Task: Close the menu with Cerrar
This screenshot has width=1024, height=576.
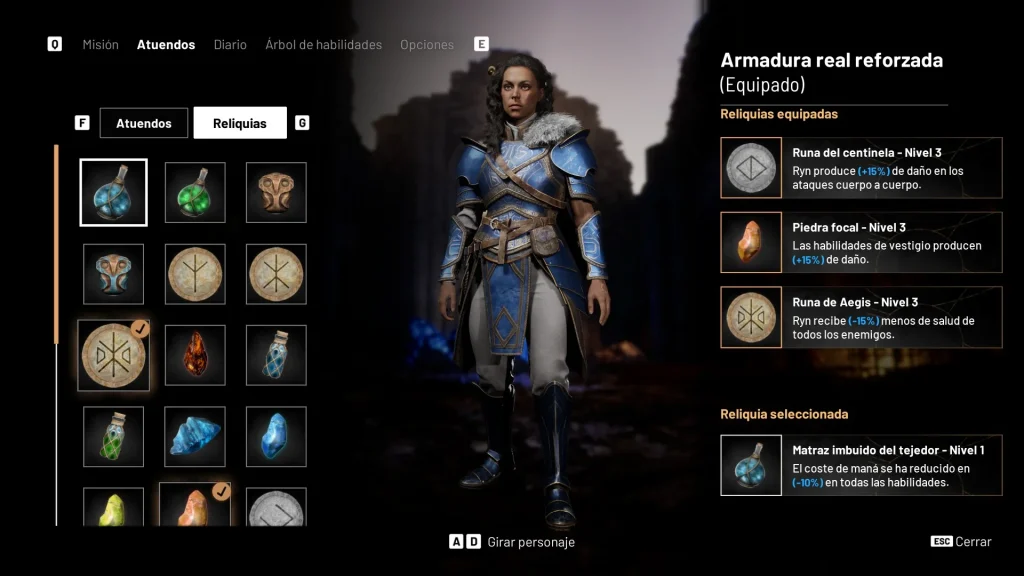Action: [962, 542]
